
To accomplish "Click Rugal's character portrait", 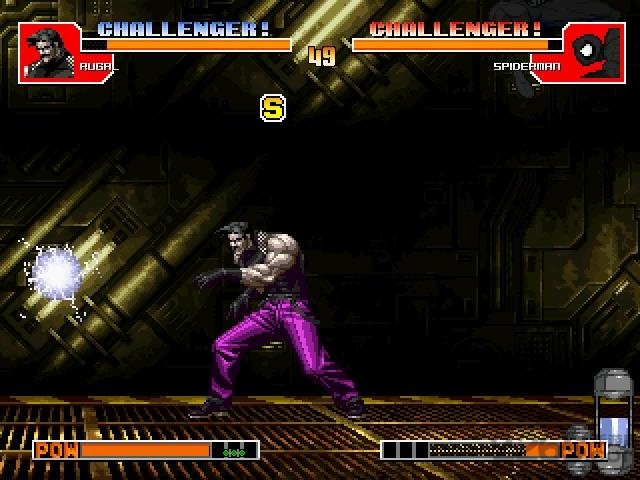I will click(x=49, y=51).
